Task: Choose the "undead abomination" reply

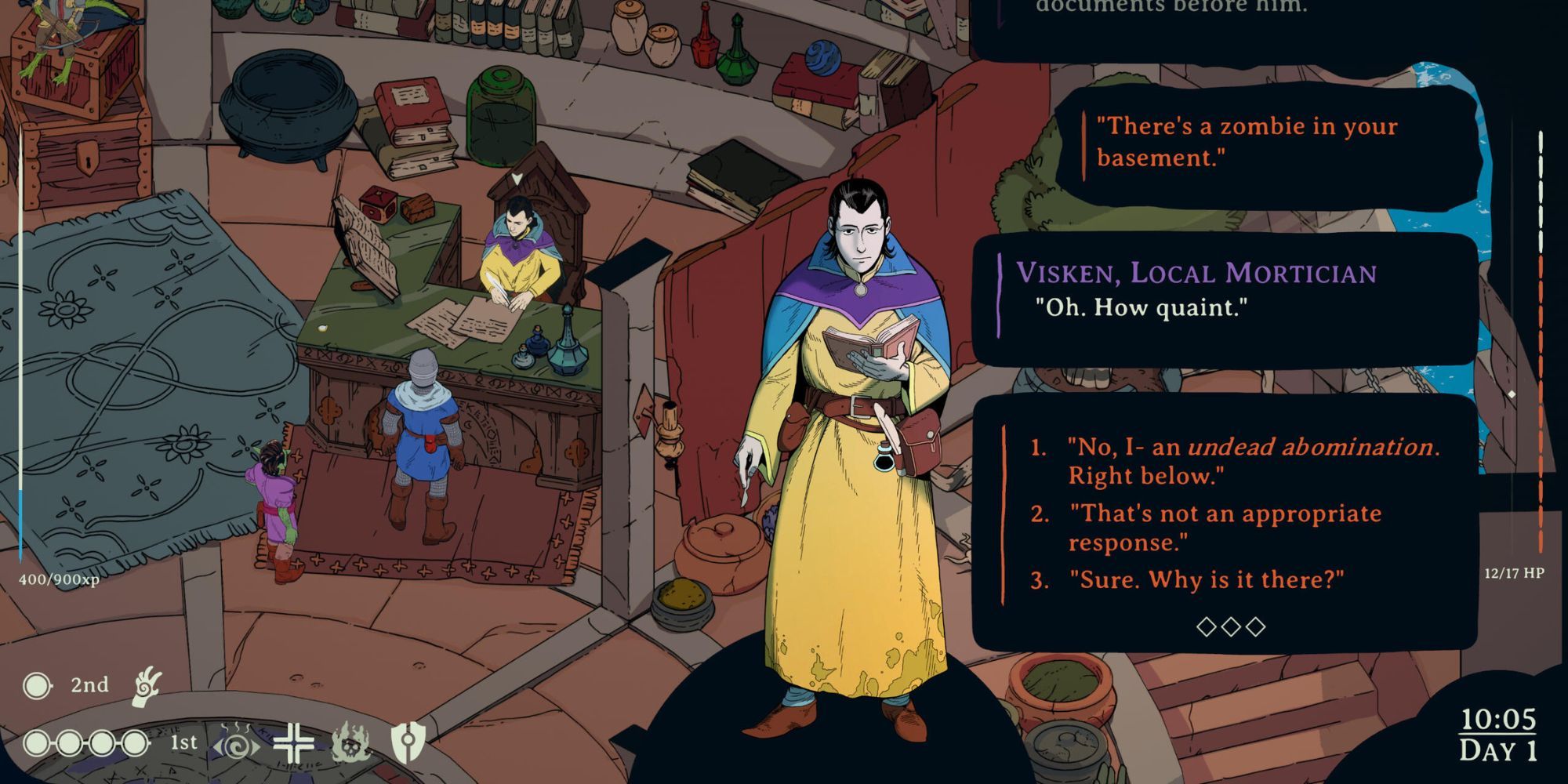Action: point(1252,461)
